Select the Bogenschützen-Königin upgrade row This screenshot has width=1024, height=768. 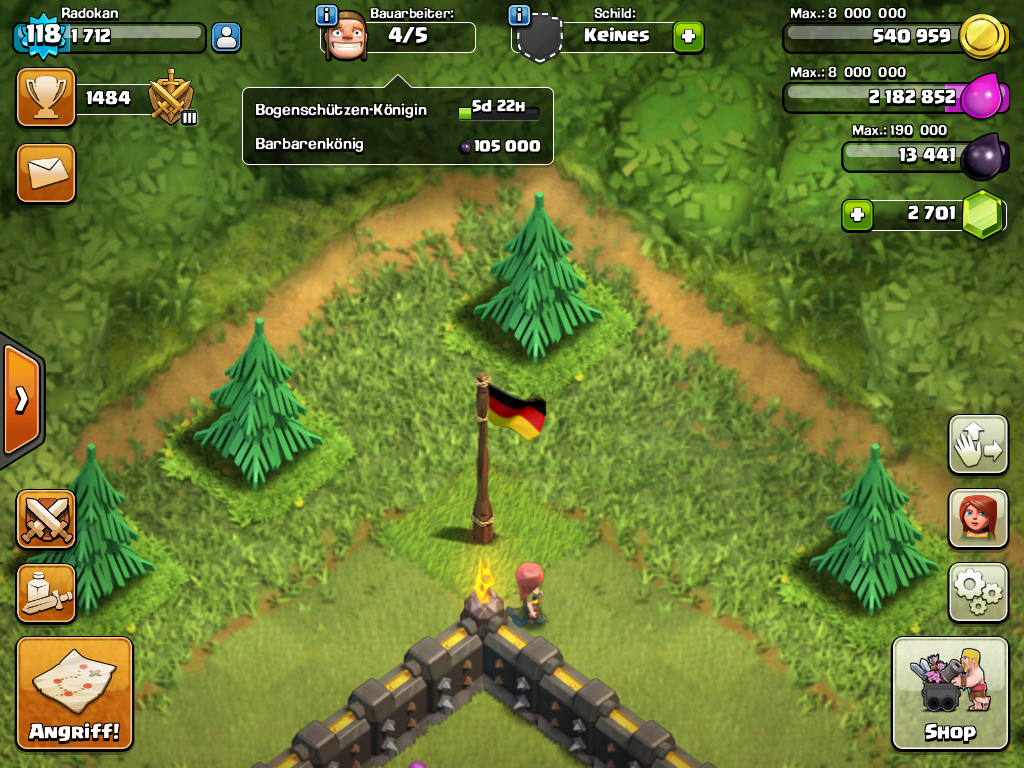click(x=397, y=110)
